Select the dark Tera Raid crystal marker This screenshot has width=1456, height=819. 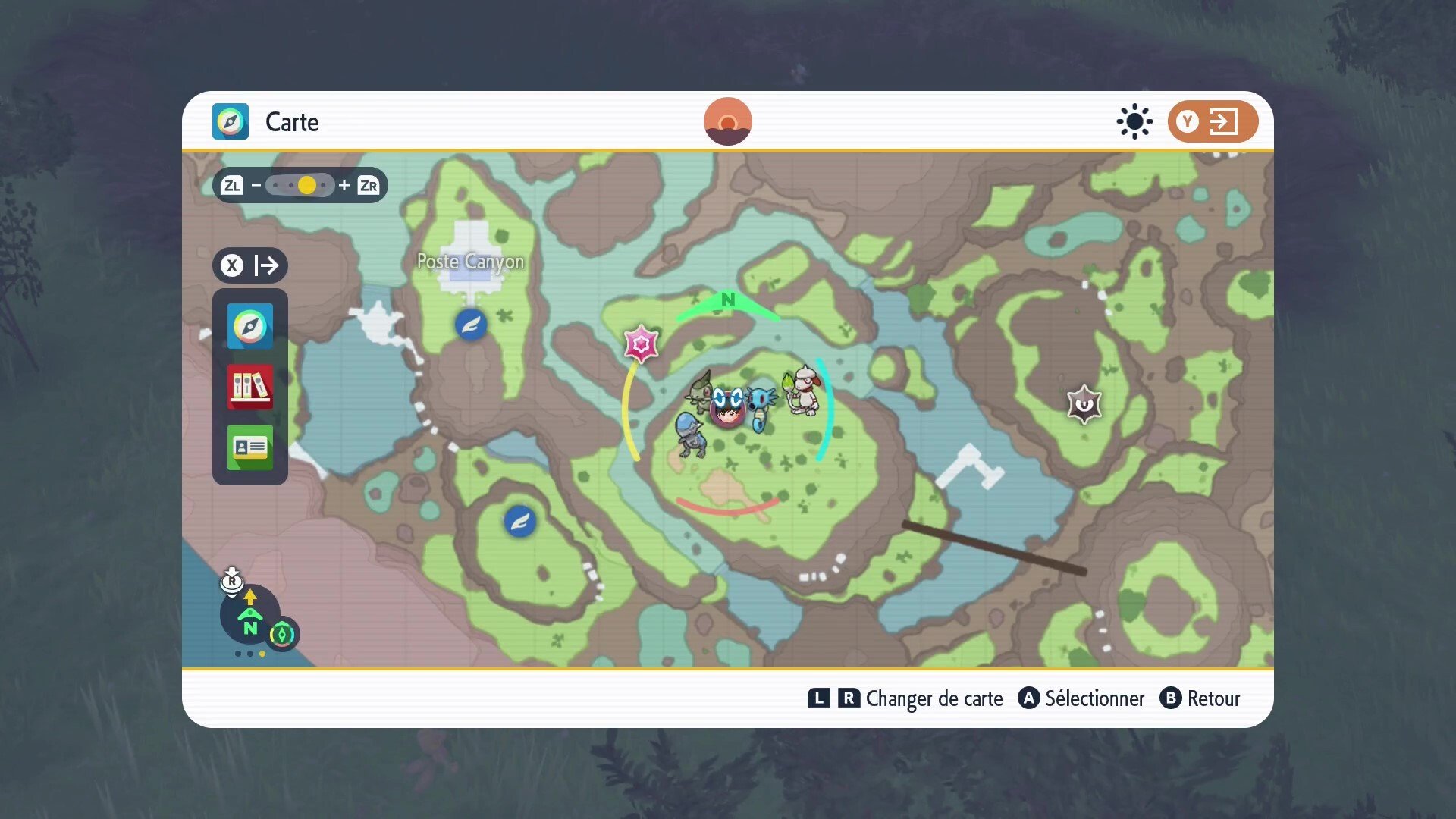(1084, 404)
